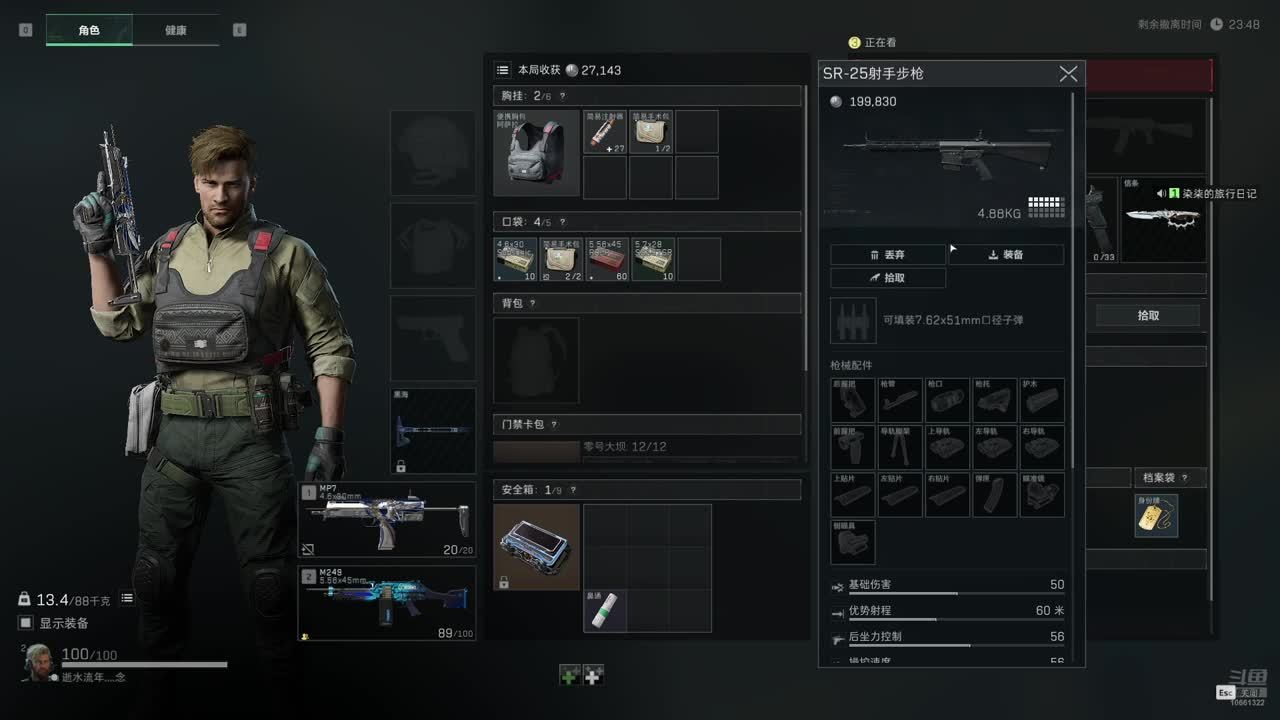Equip the SR-25 with the 装备 button
Image resolution: width=1280 pixels, height=720 pixels.
1006,255
